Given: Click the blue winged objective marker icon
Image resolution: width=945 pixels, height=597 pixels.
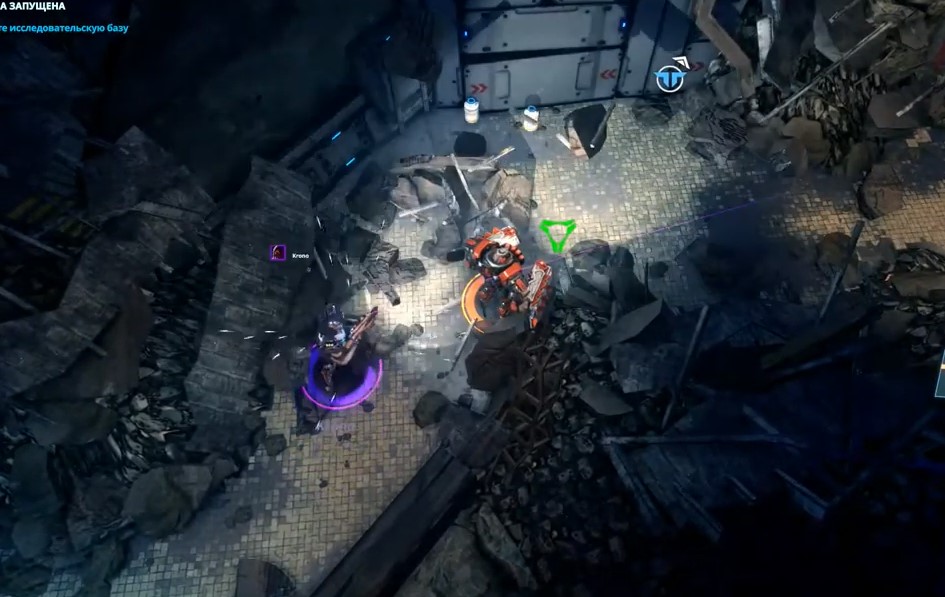Looking at the screenshot, I should pos(670,78).
